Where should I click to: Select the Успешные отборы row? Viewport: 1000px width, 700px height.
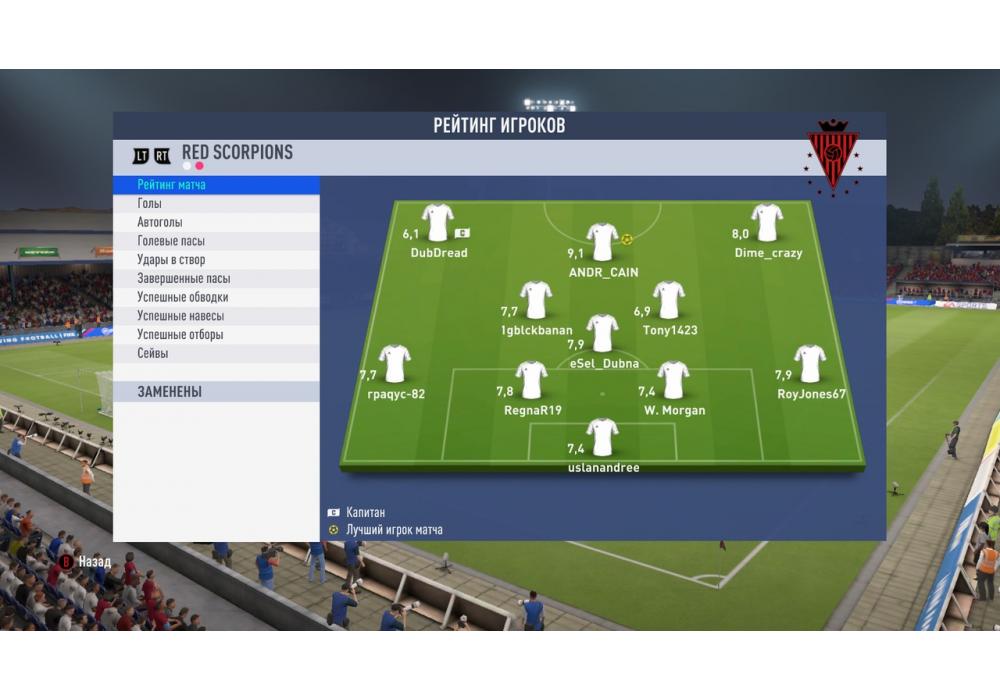coord(180,335)
